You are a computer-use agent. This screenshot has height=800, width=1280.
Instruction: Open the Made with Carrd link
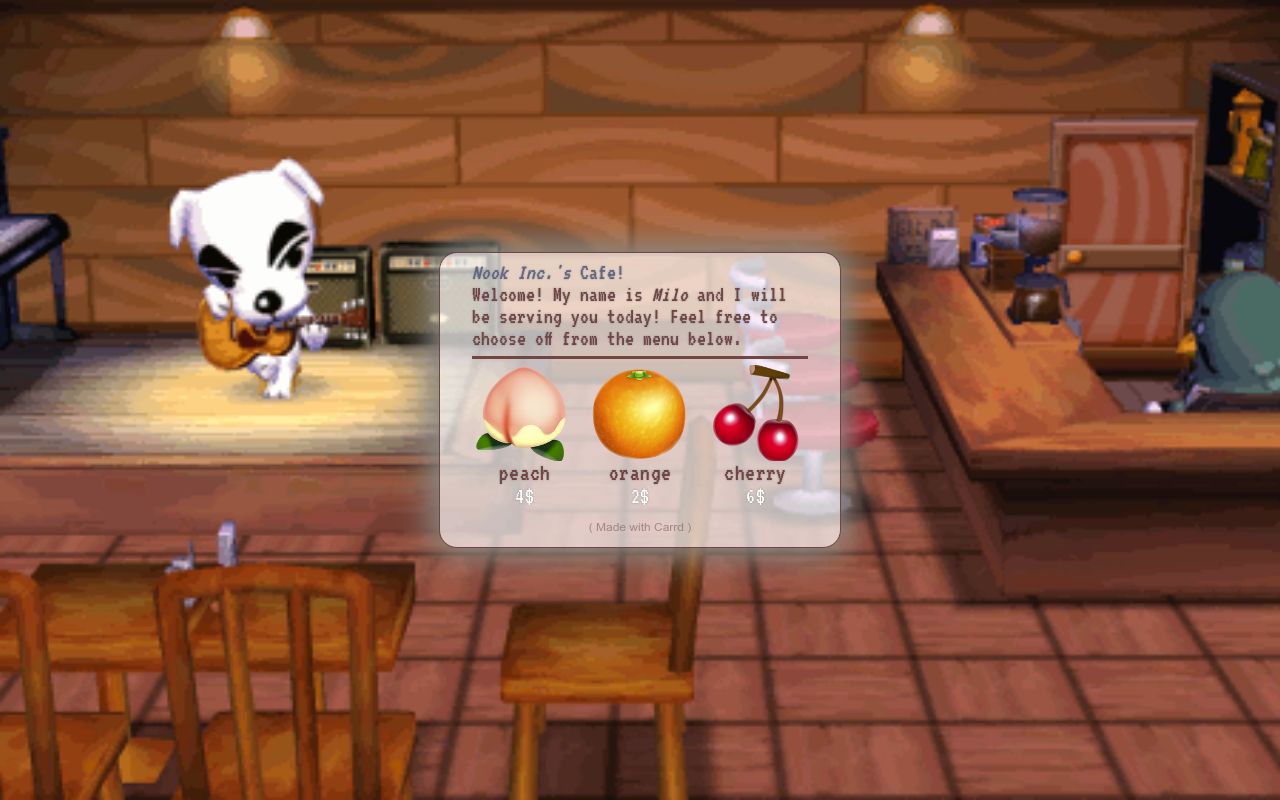[x=639, y=527]
